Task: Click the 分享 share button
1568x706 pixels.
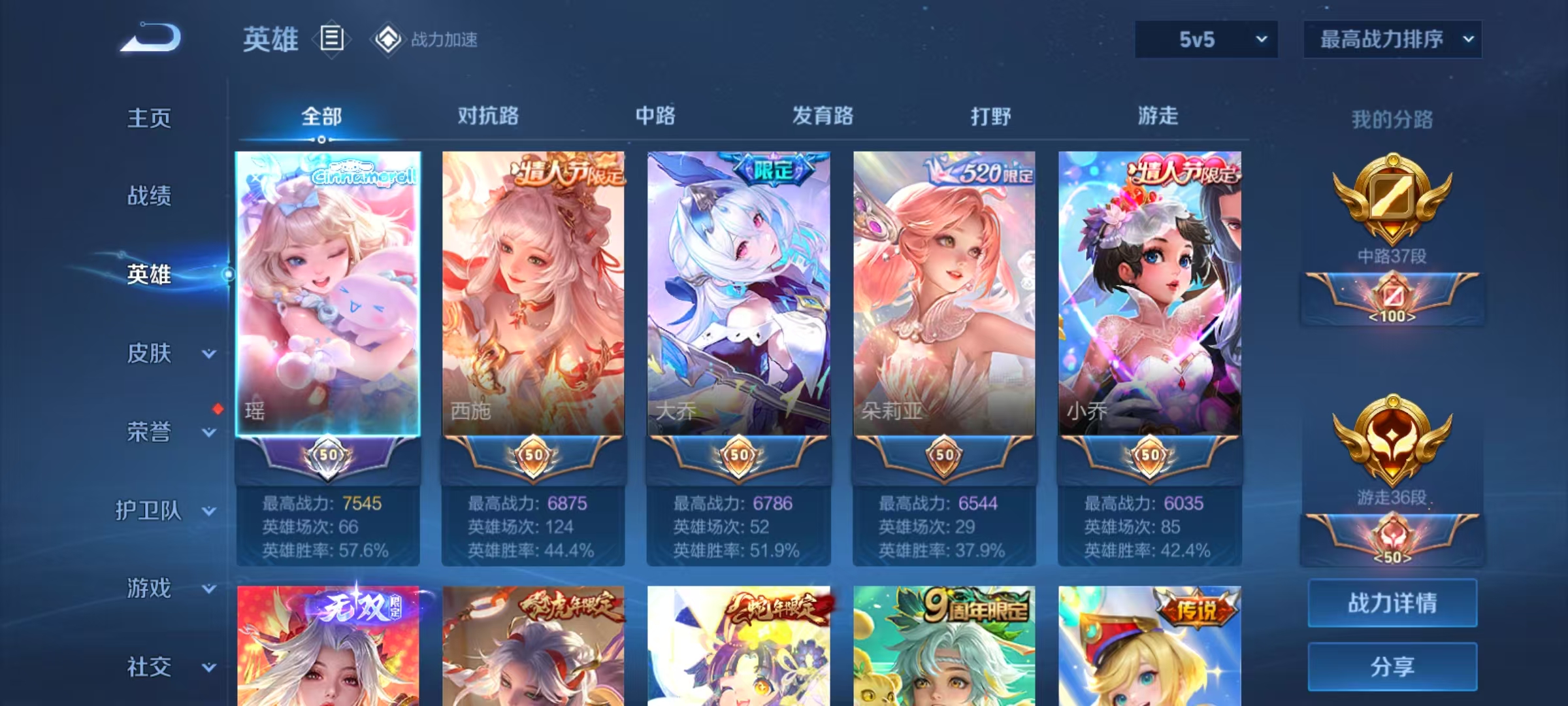Action: point(1392,666)
